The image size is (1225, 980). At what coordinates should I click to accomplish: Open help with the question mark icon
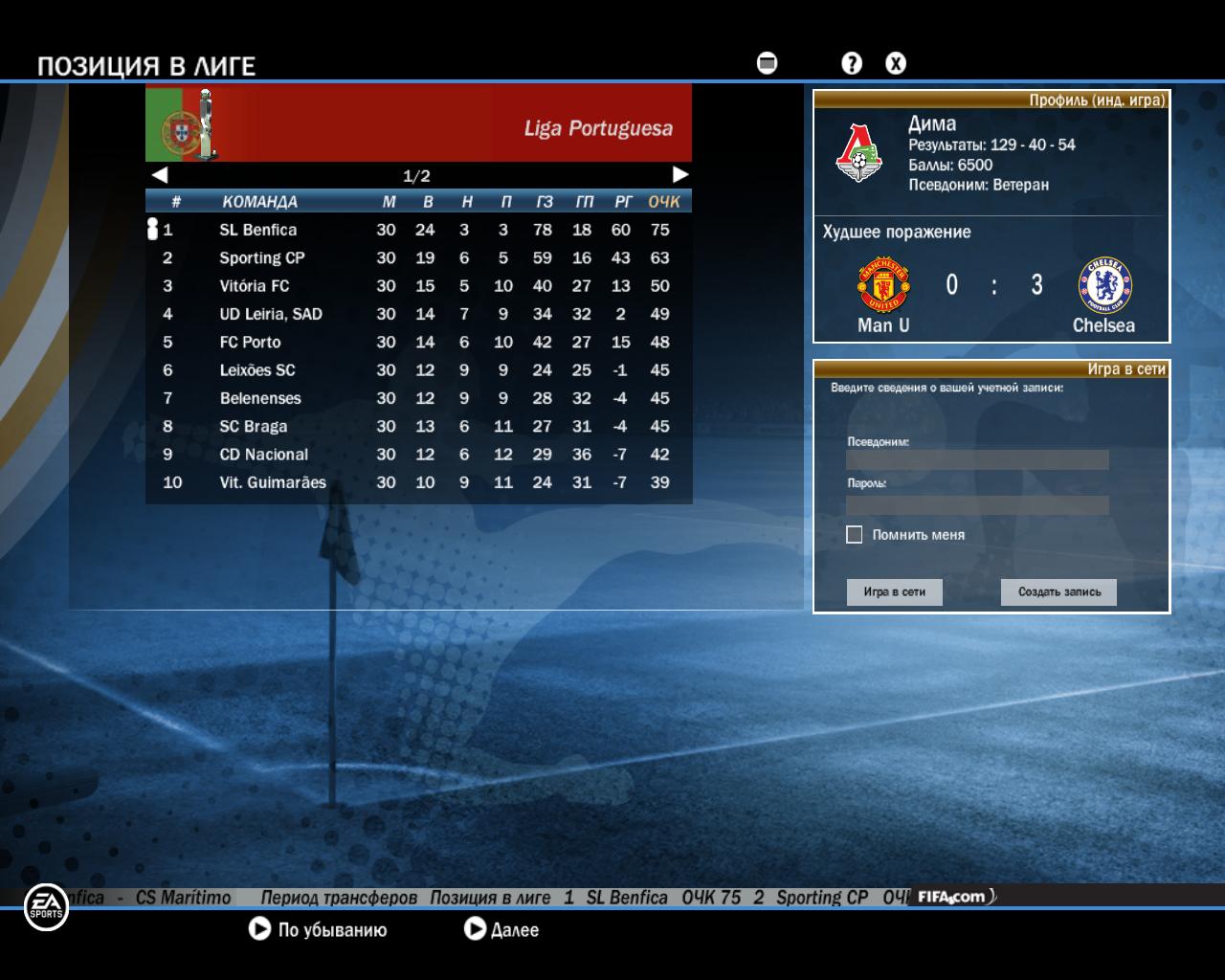pos(851,63)
